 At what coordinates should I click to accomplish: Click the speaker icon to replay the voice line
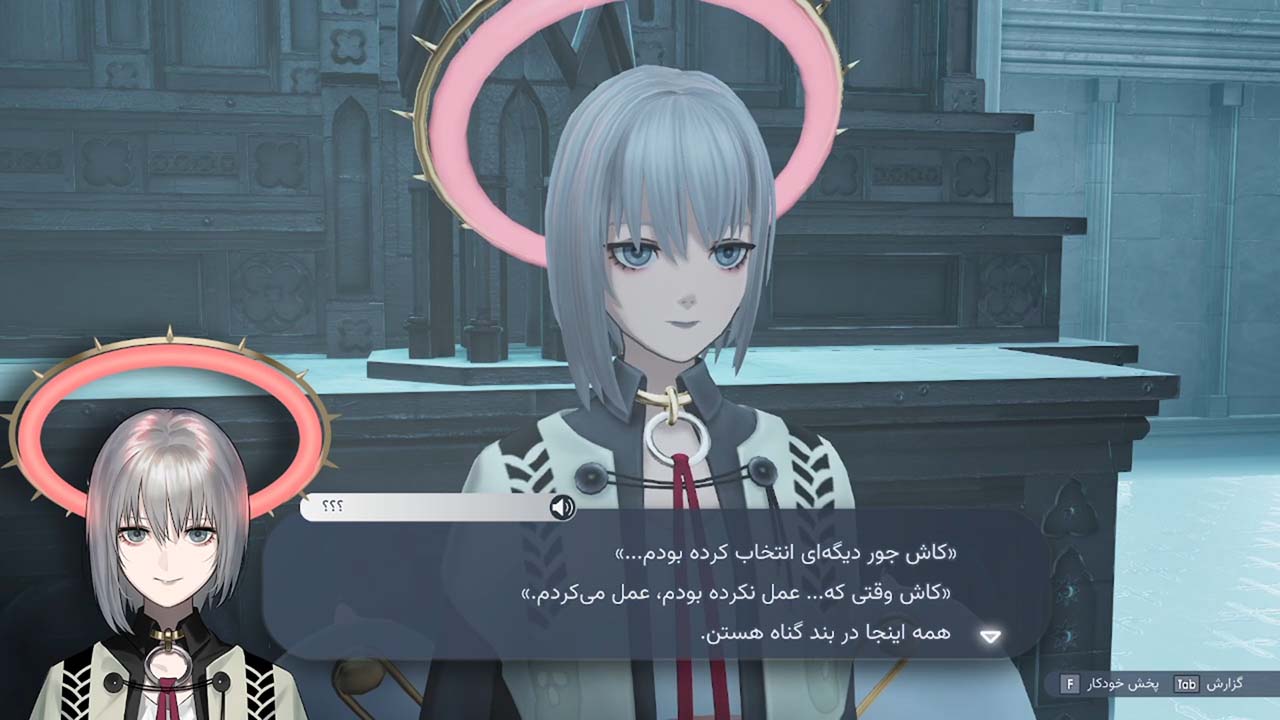pyautogui.click(x=563, y=508)
